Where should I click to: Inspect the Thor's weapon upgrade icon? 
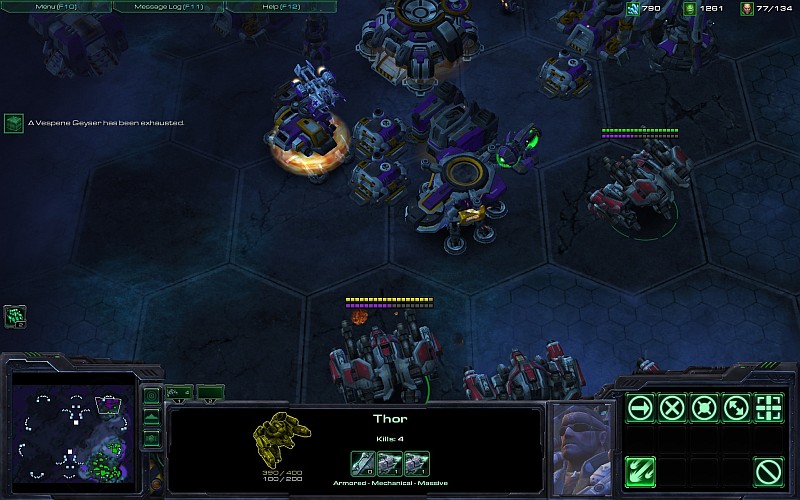click(361, 463)
